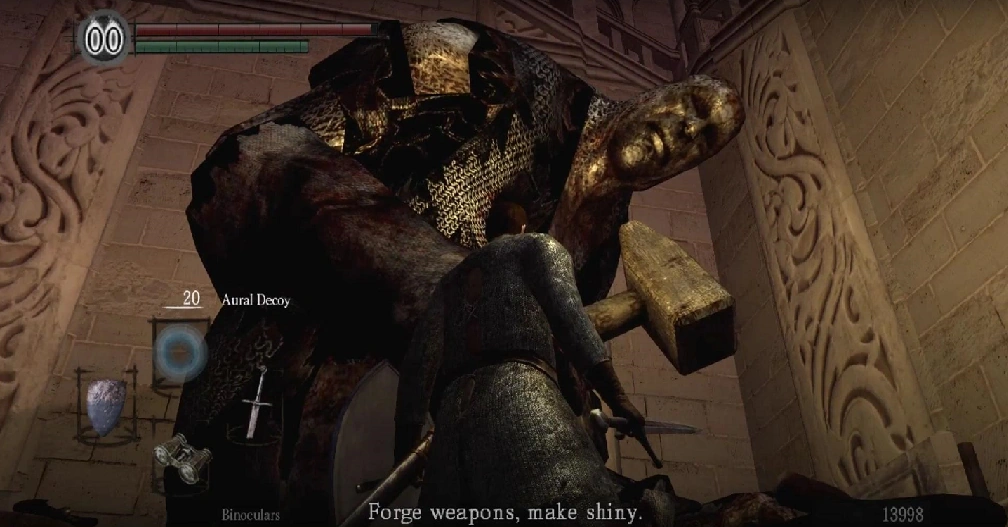Select the Aural Decoy spell slot

(180, 353)
